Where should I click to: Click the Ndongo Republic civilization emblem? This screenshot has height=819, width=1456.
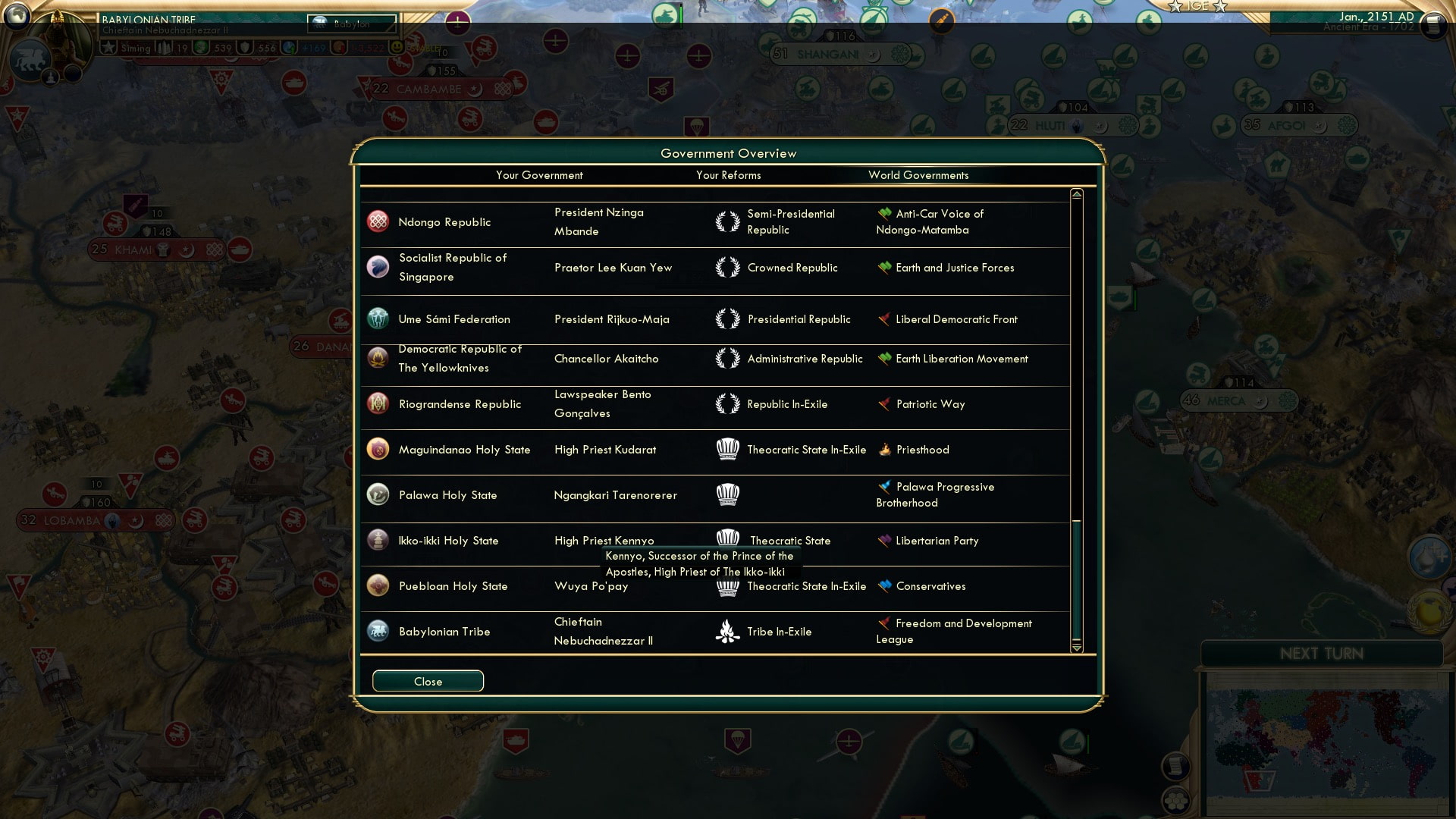click(x=377, y=221)
